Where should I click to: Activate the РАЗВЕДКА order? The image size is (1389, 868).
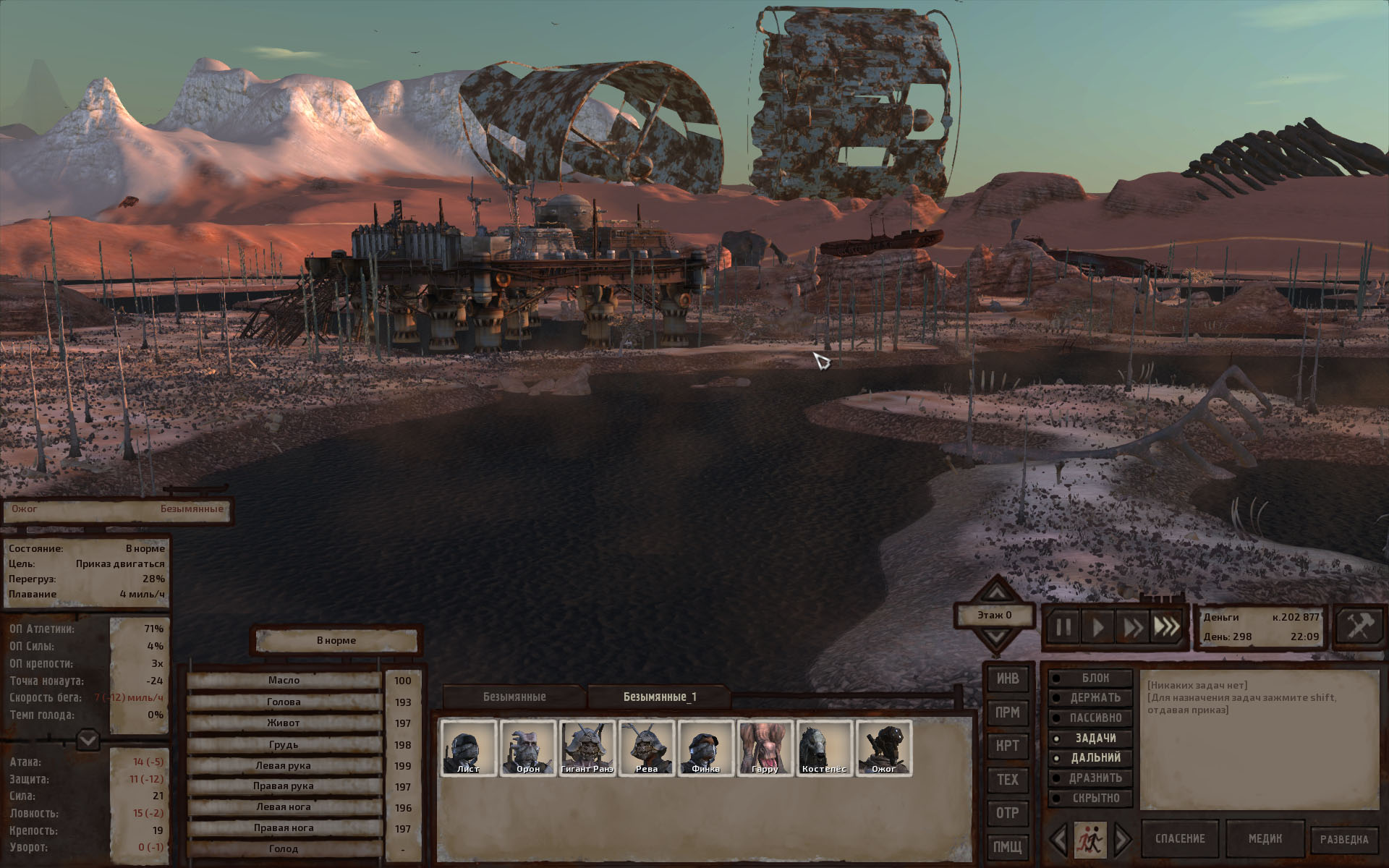[1343, 839]
